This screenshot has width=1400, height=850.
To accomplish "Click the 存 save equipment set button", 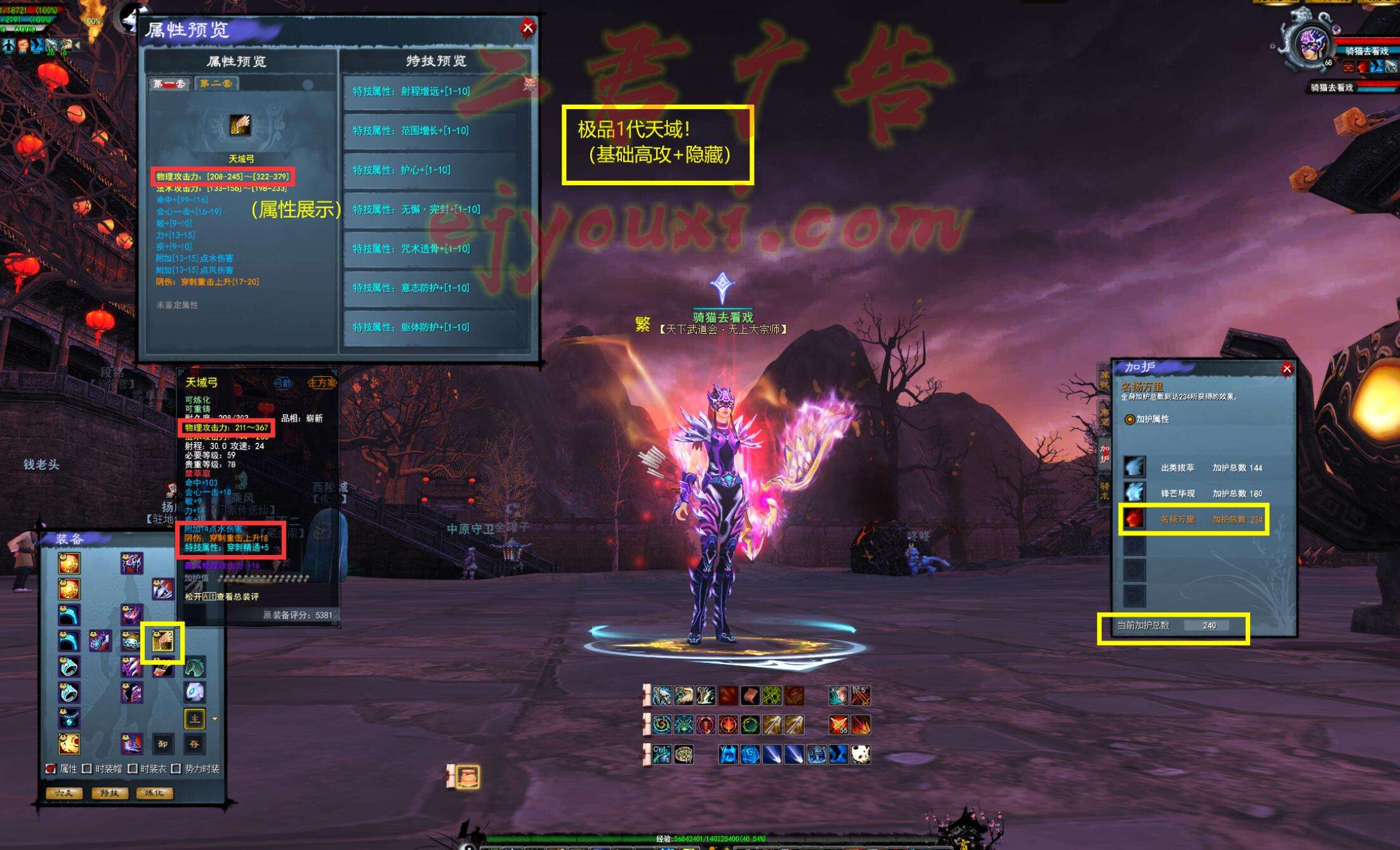I will (194, 743).
